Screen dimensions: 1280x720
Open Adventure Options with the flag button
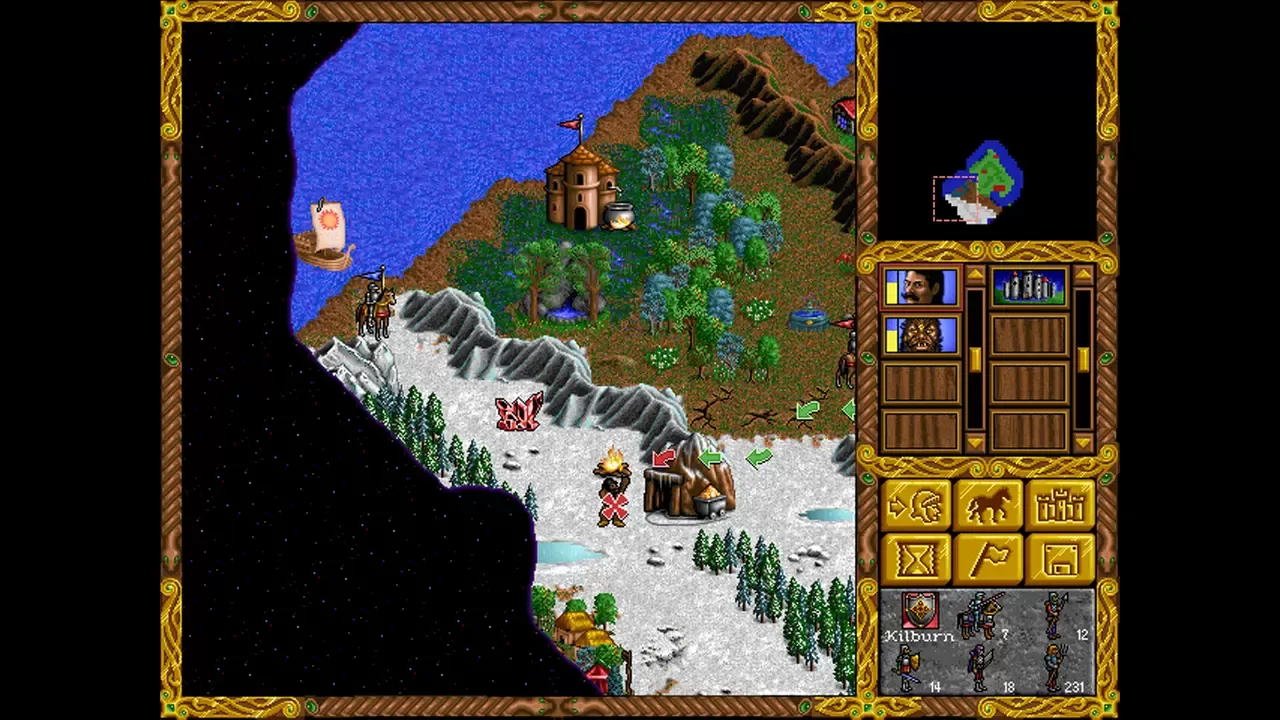click(x=989, y=558)
